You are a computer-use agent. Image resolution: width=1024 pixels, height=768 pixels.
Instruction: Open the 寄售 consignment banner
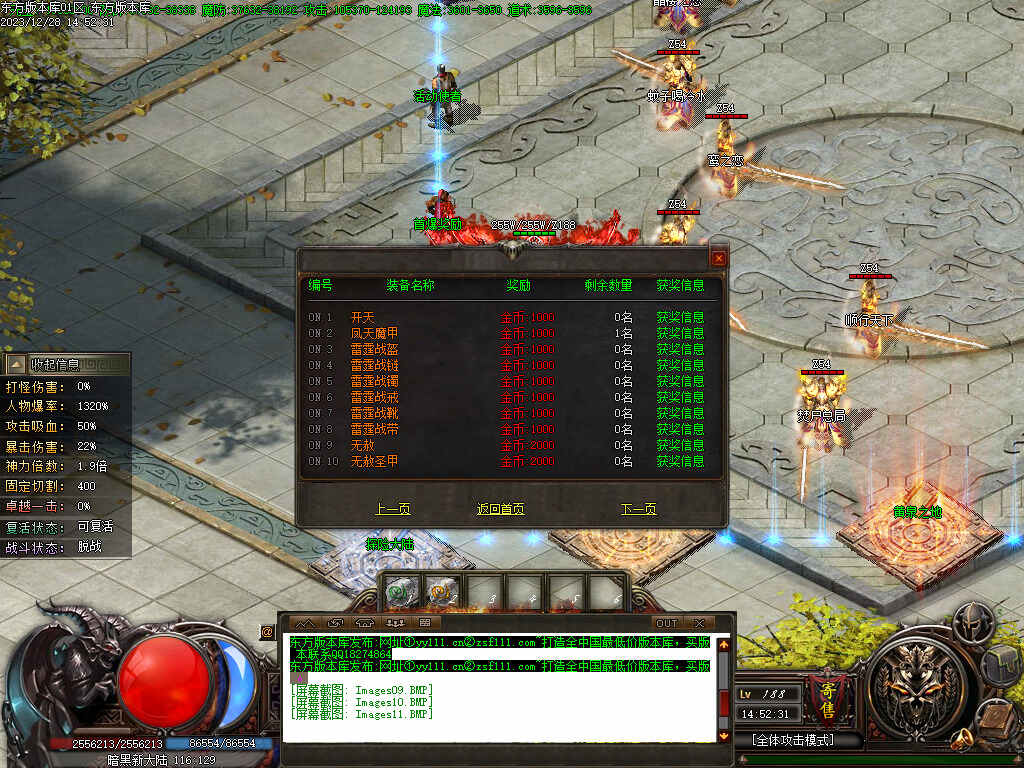[x=829, y=691]
